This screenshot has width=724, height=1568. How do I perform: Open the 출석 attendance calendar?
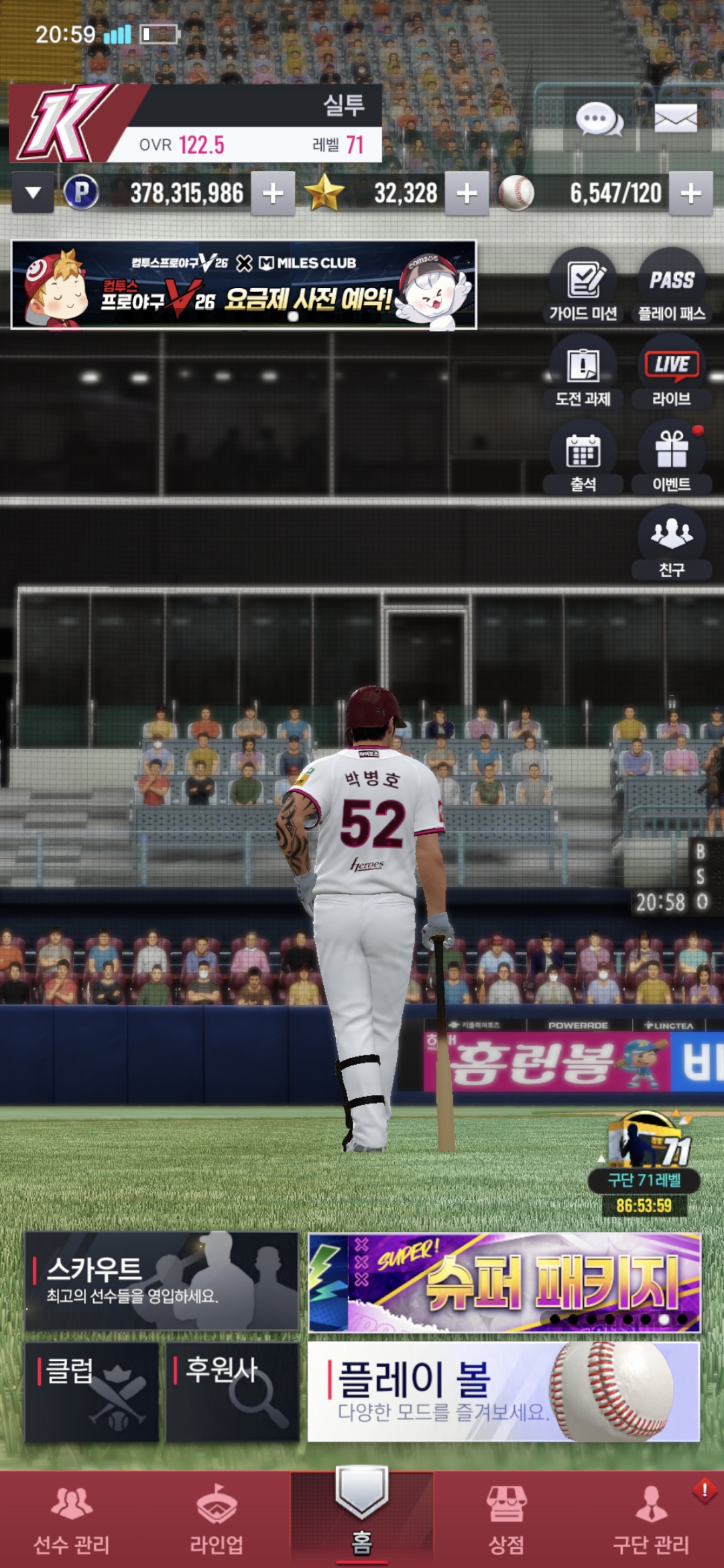(583, 458)
